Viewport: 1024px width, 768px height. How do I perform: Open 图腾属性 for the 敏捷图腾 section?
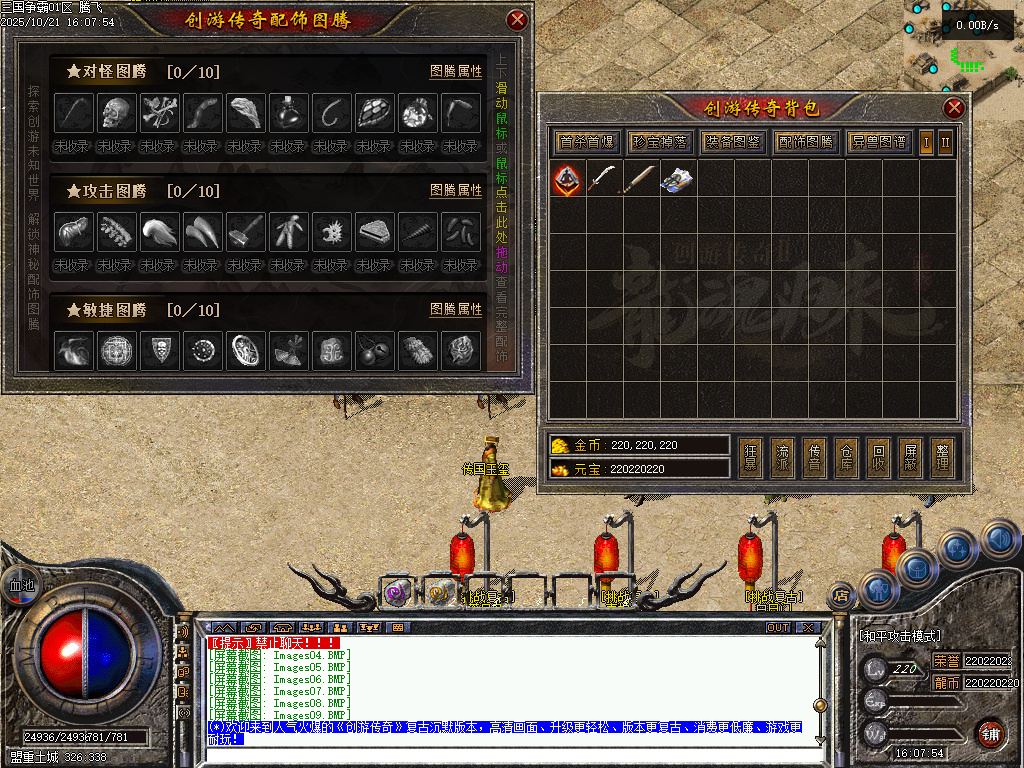[456, 310]
